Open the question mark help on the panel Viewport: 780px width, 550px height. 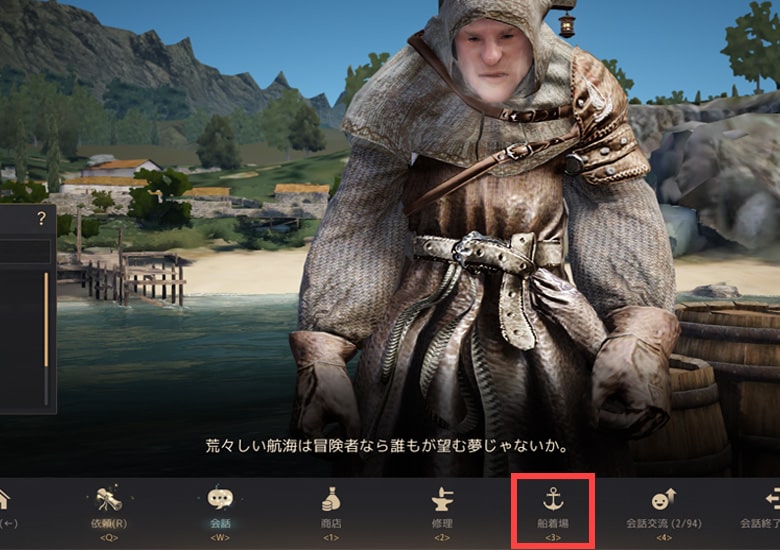pyautogui.click(x=41, y=218)
